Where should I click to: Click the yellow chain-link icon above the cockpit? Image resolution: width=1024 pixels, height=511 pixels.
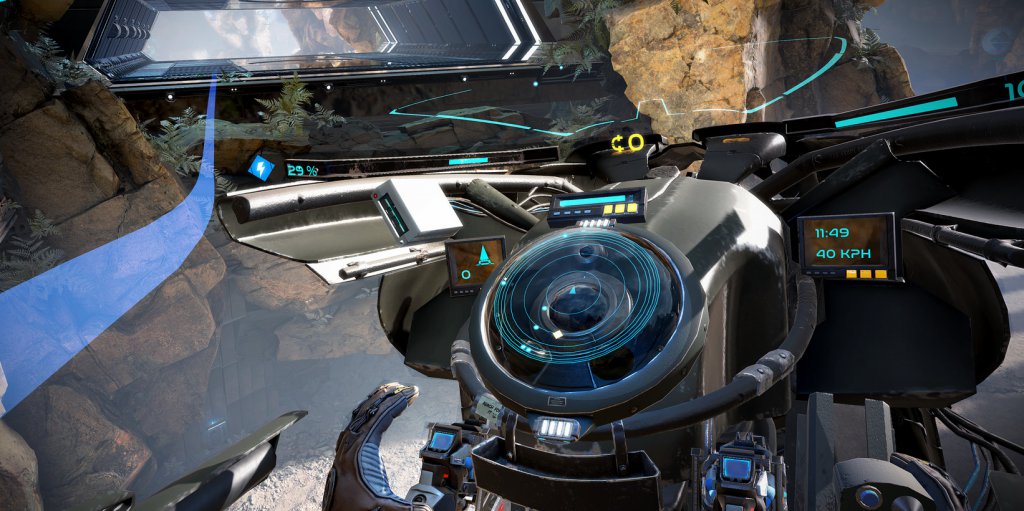click(629, 144)
